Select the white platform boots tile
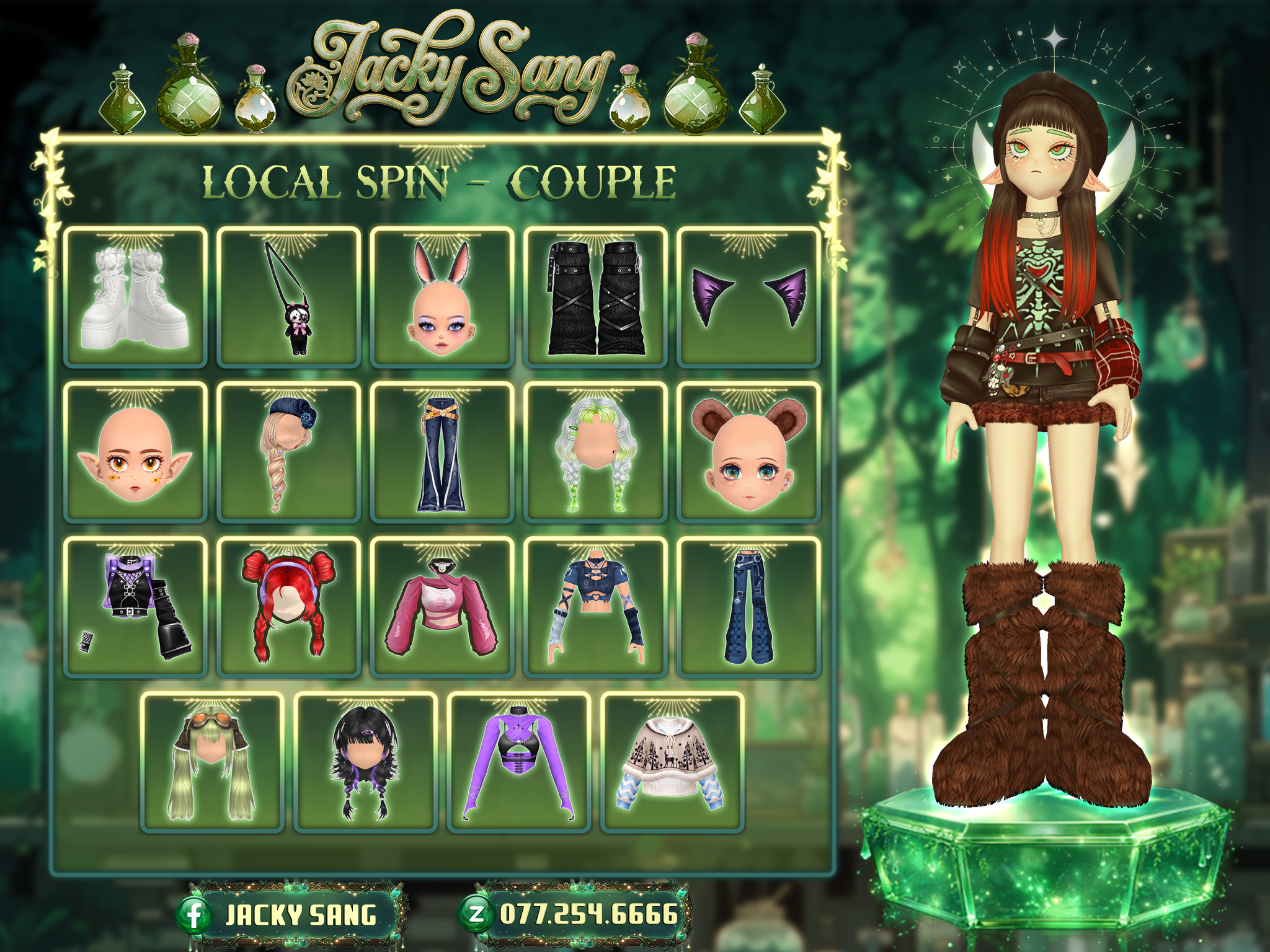 point(135,297)
